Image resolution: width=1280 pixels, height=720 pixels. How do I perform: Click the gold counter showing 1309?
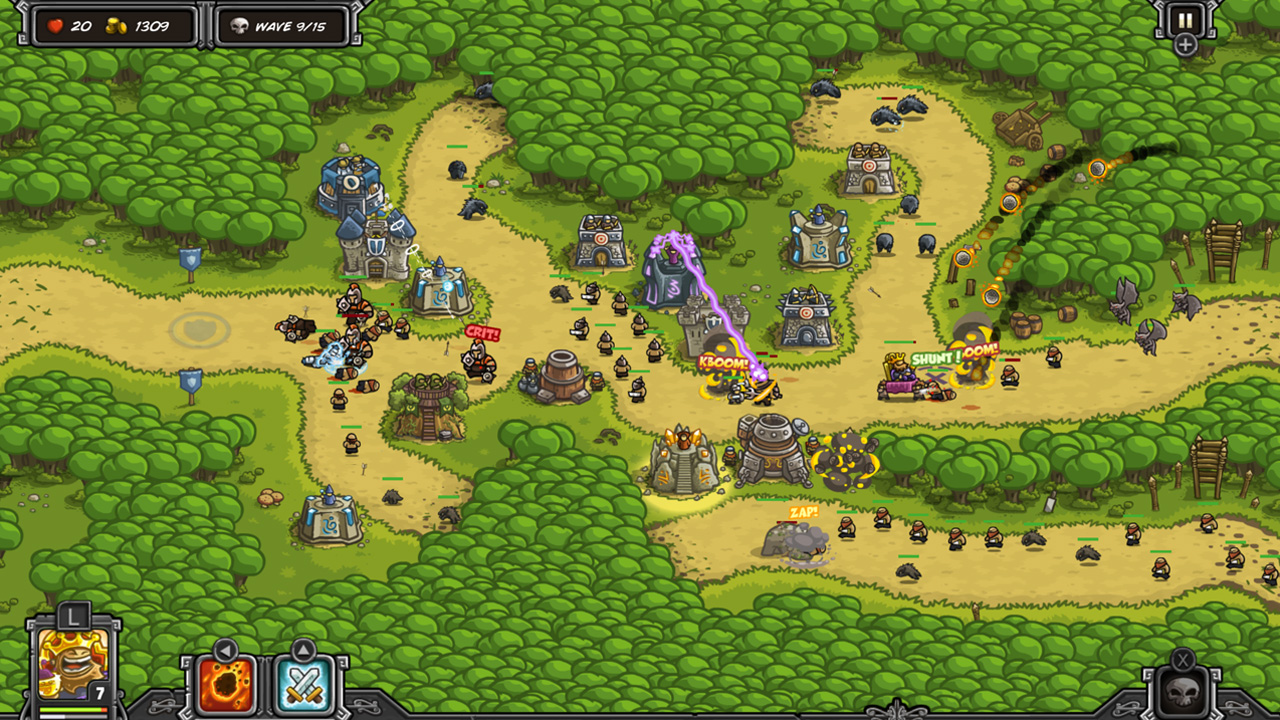click(113, 26)
